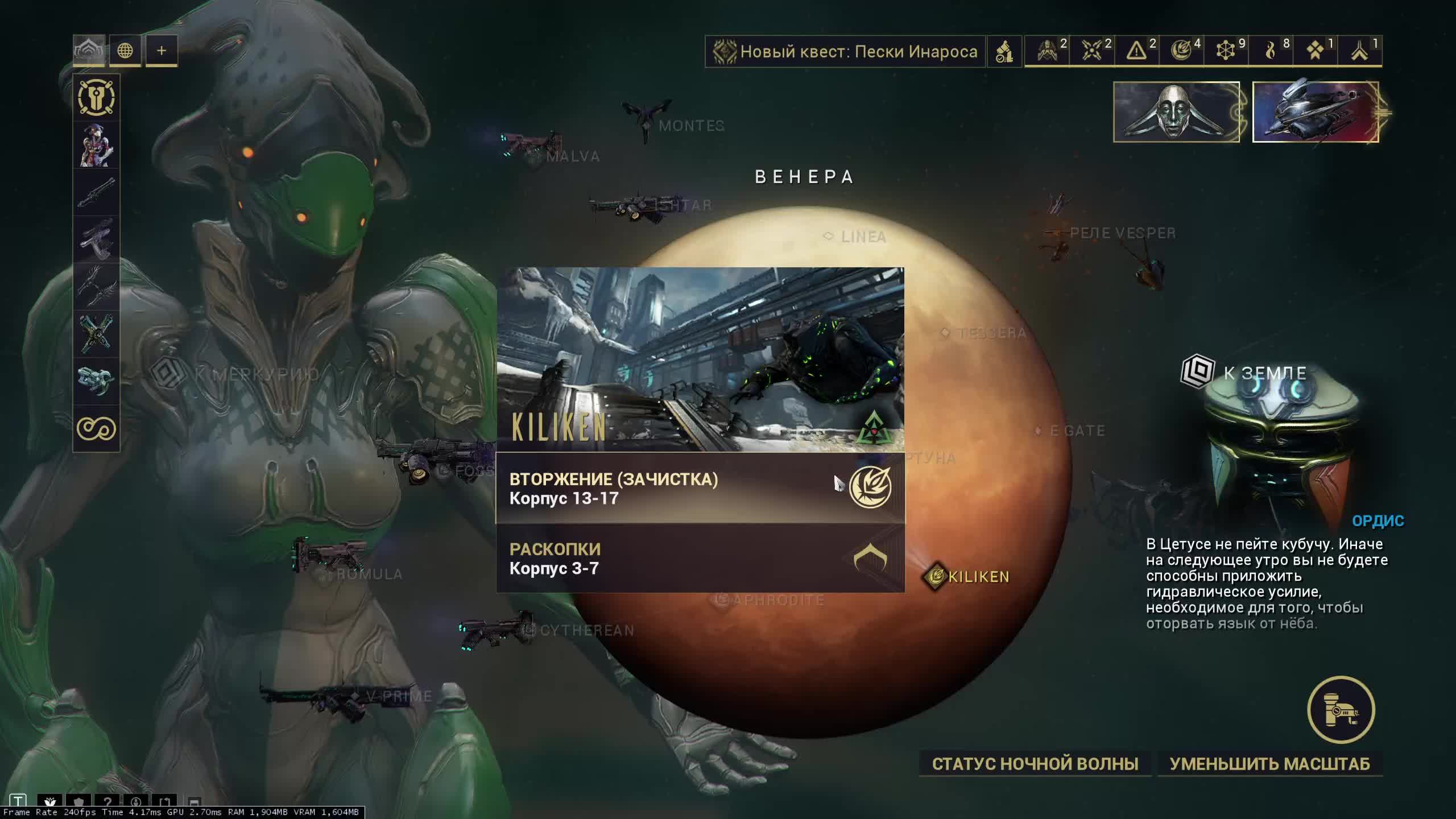This screenshot has width=1456, height=819.
Task: Open the new quest Пески Инароса banner
Action: click(845, 52)
